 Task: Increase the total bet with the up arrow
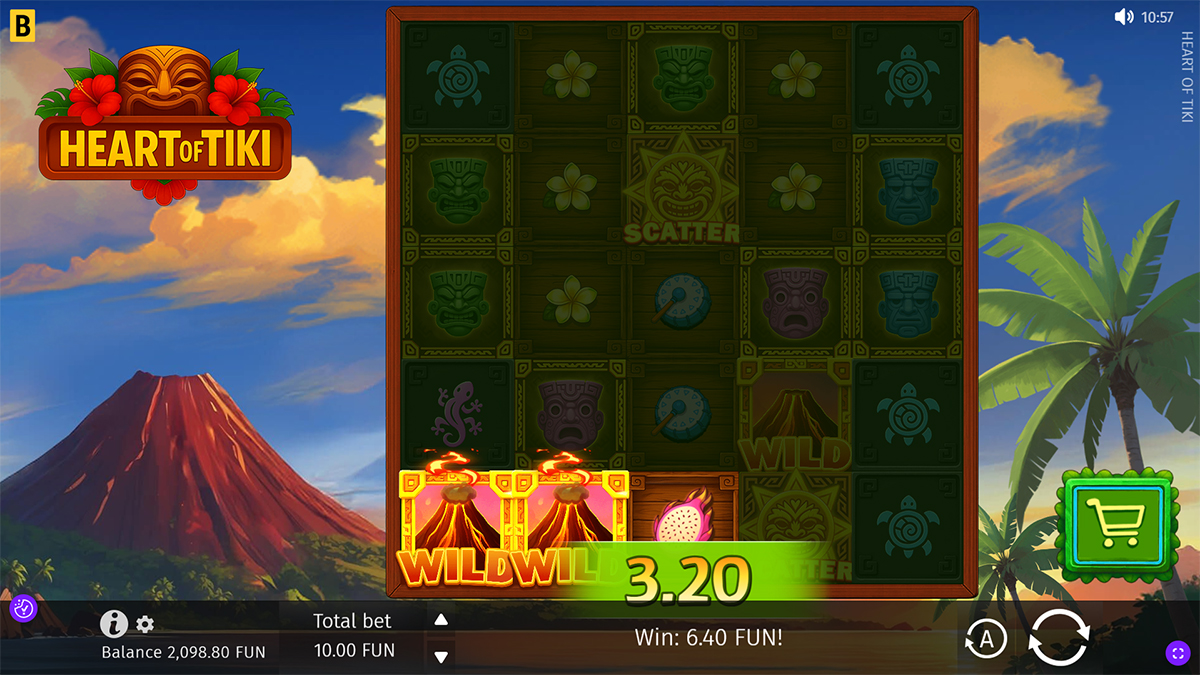point(441,620)
